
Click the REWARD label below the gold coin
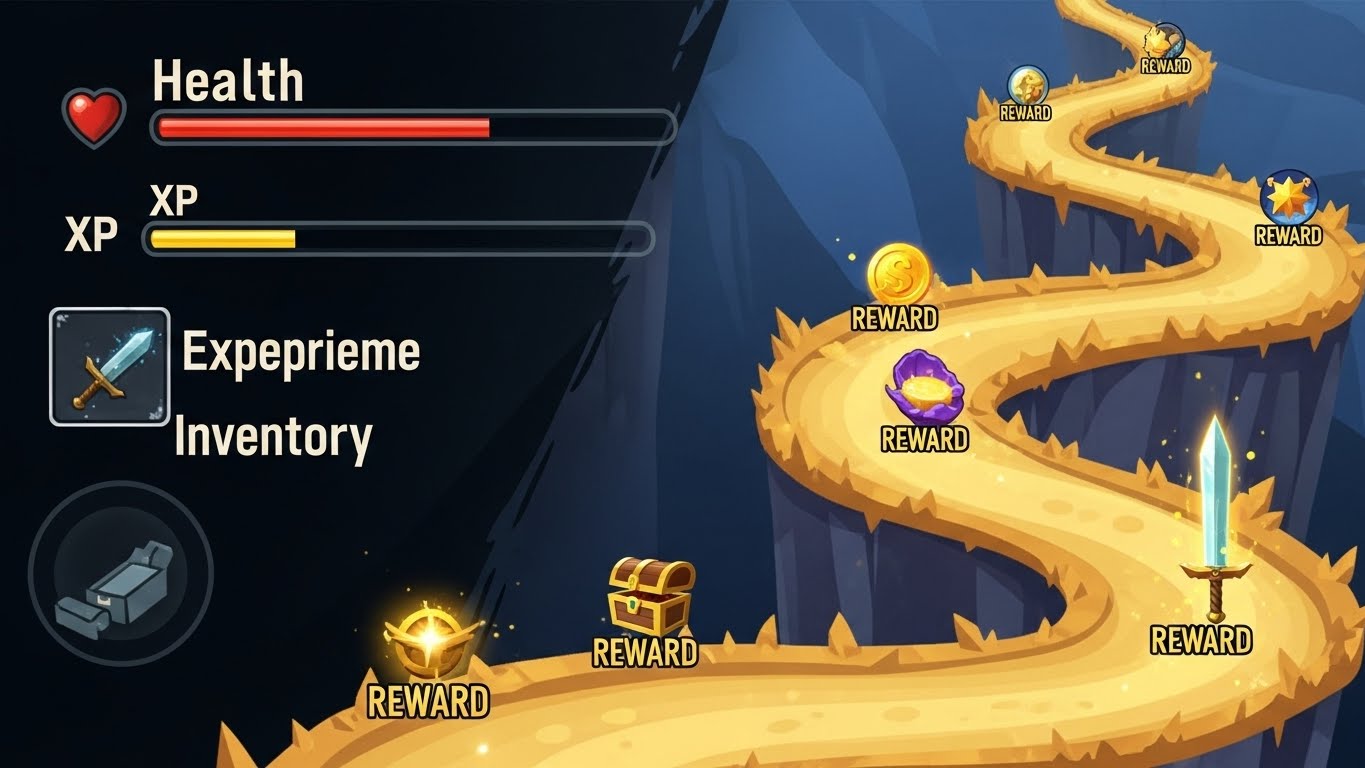[x=897, y=320]
